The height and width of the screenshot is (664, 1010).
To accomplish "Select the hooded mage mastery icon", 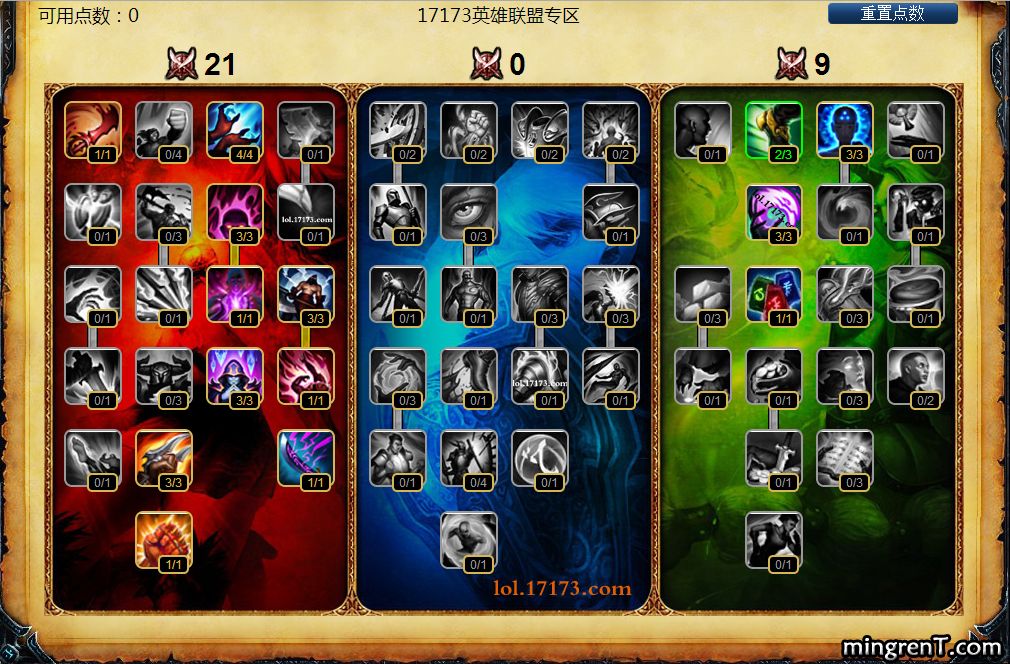I will click(x=235, y=376).
